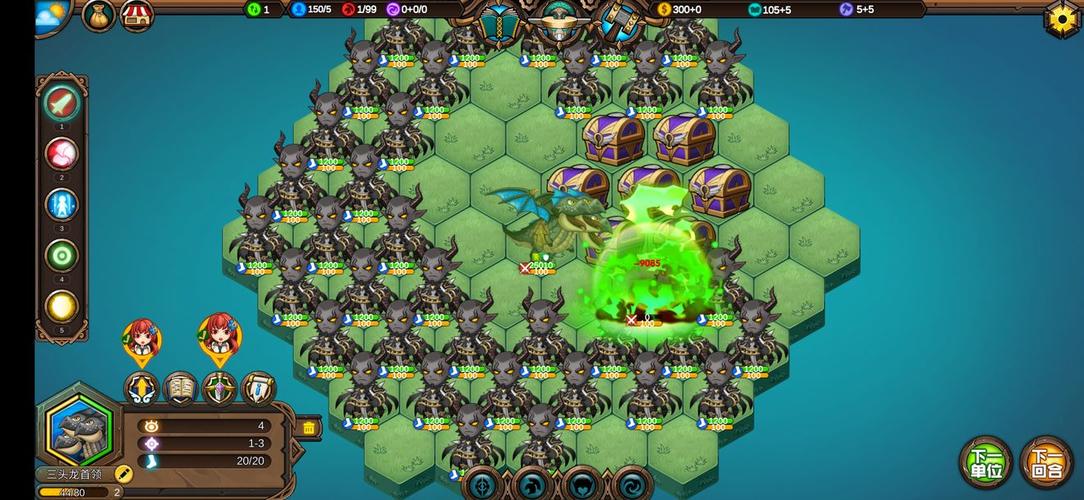
Task: Activate the green target ring skill
Action: point(62,256)
